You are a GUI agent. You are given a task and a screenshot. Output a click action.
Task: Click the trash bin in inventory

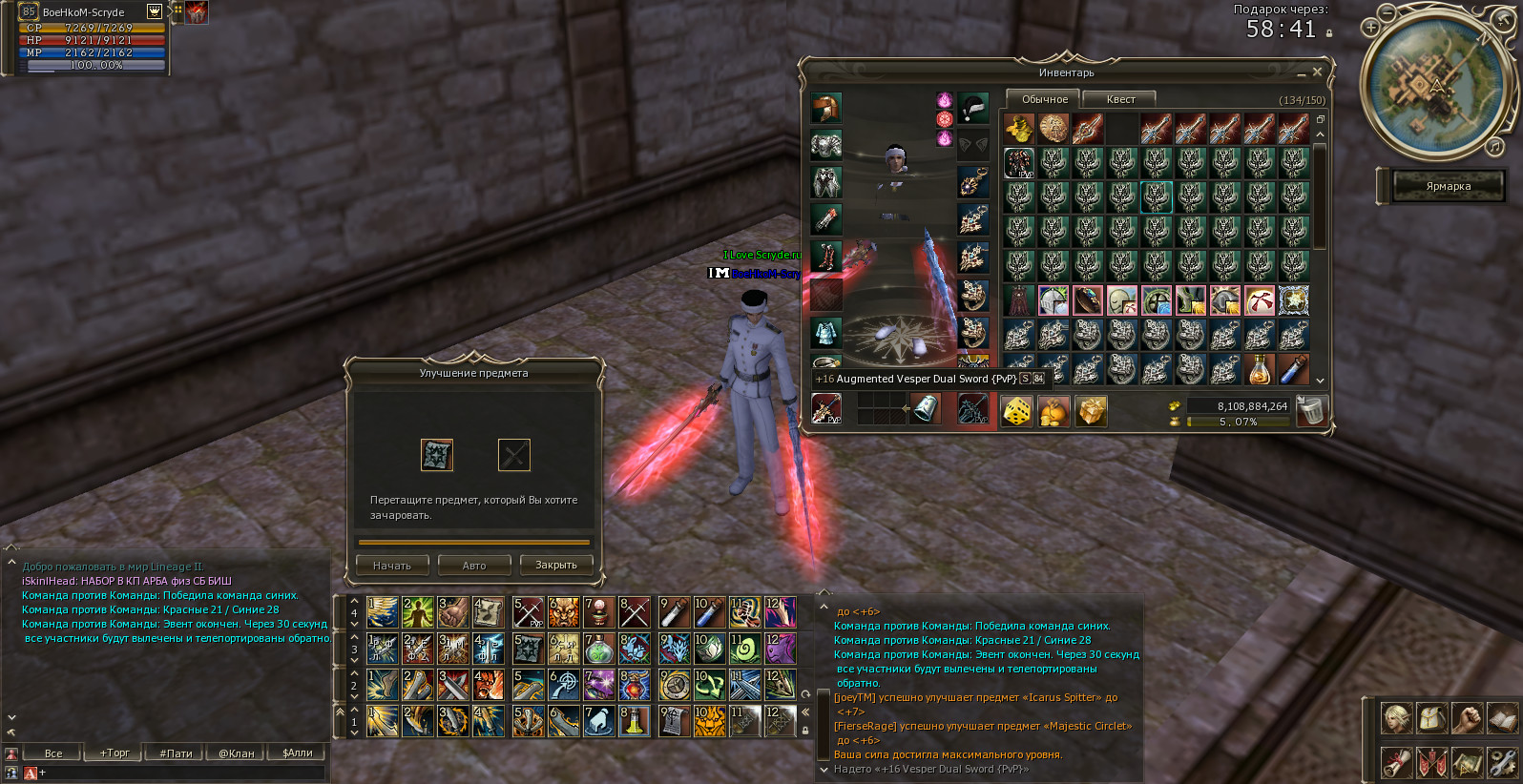[1312, 411]
